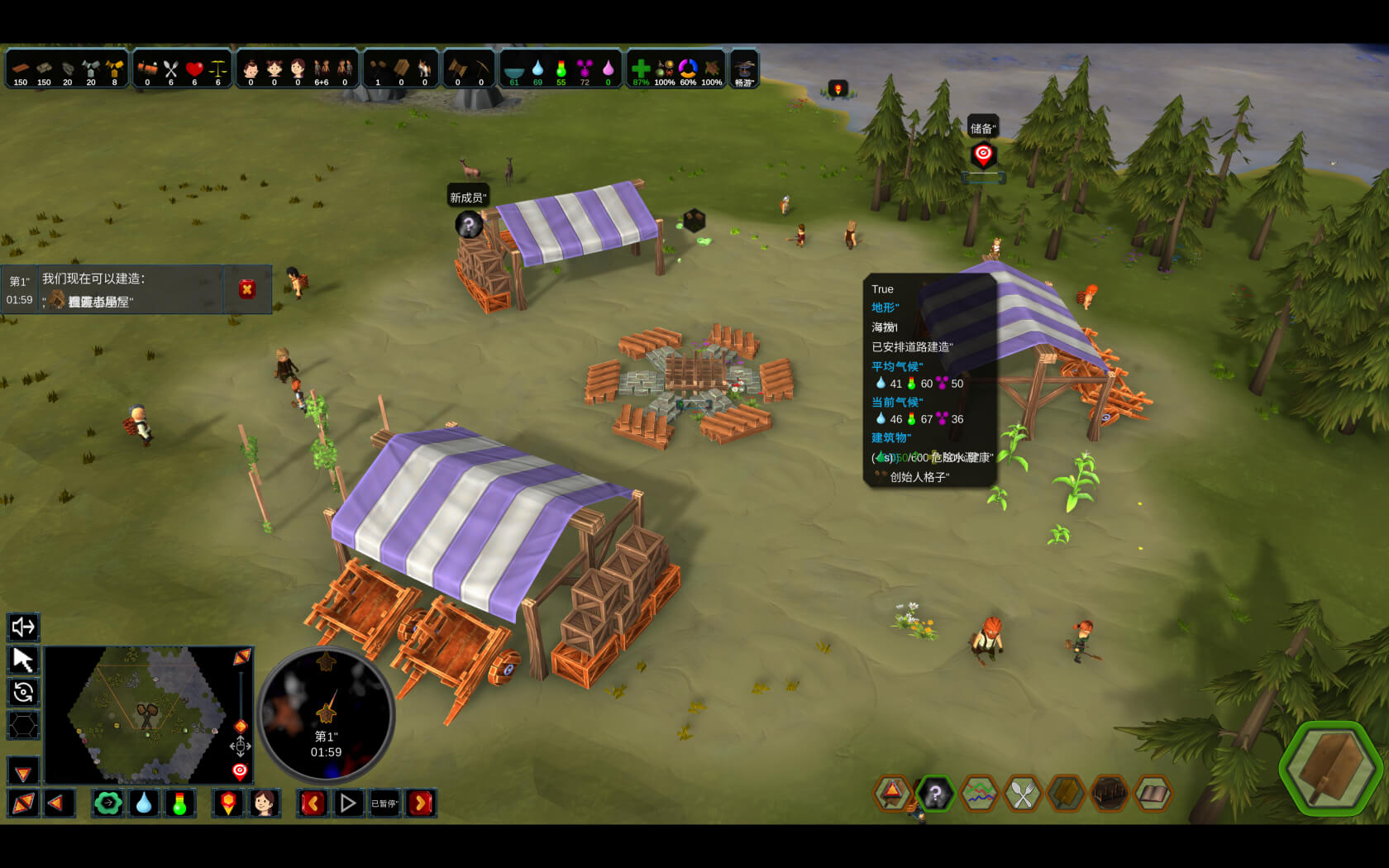The height and width of the screenshot is (868, 1389).
Task: Click the camera rotate reset button
Action: tap(23, 692)
